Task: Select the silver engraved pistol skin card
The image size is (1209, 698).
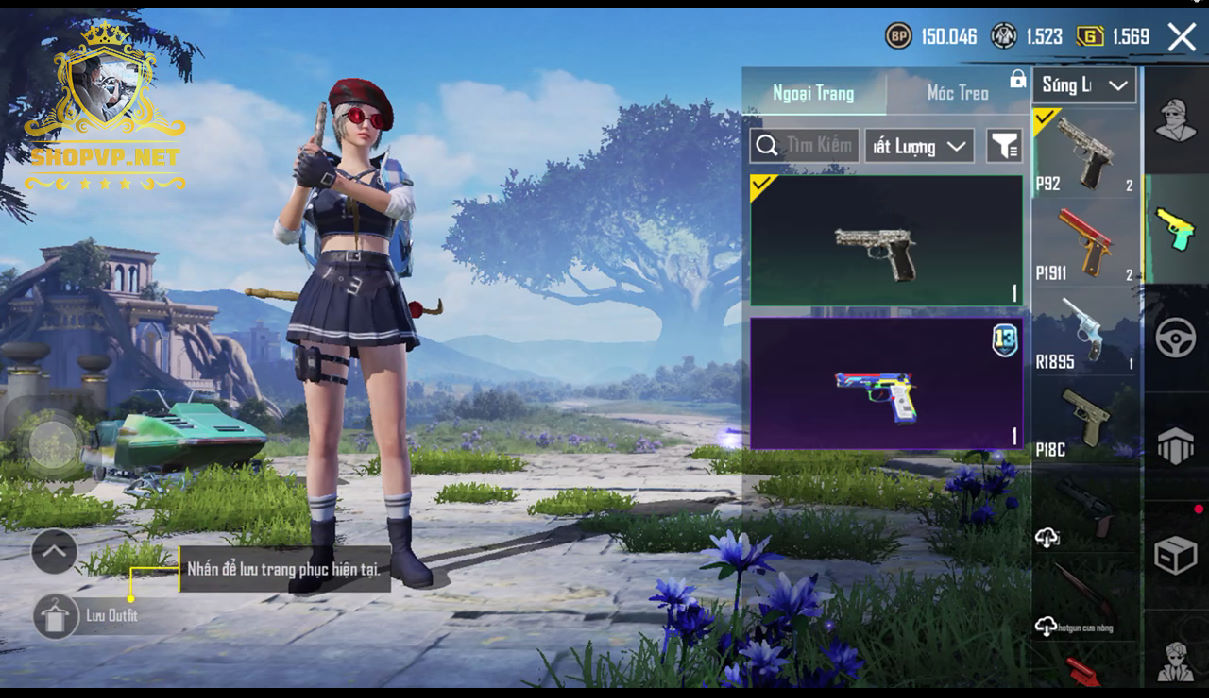Action: click(x=886, y=240)
